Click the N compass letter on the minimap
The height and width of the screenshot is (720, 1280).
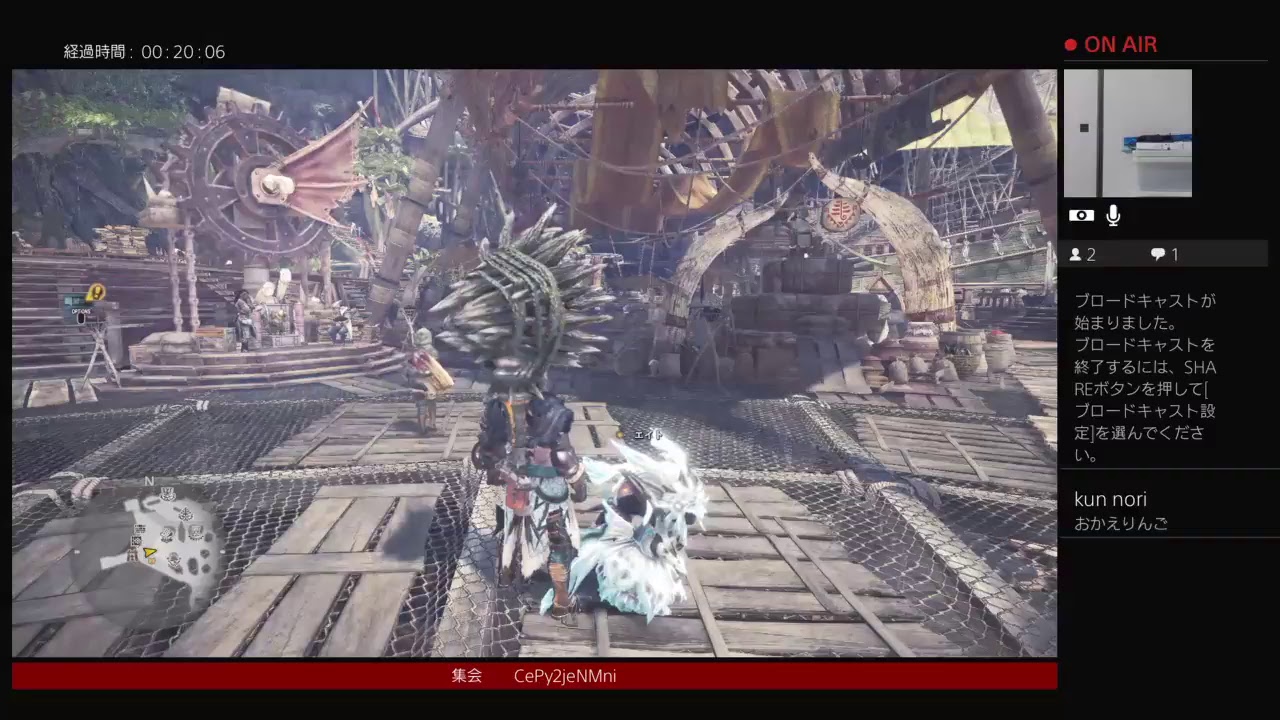[149, 481]
